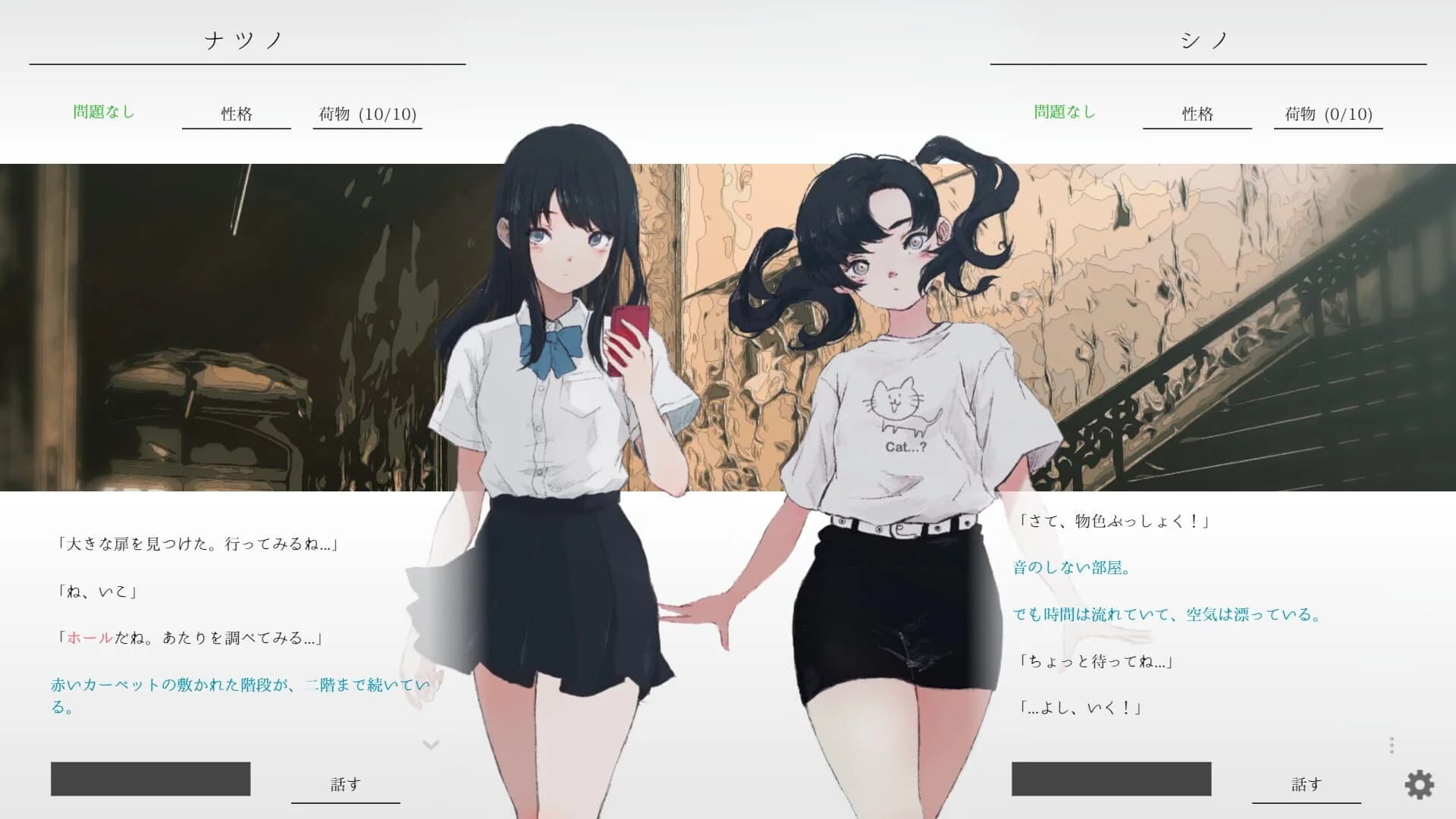Click Shino's green 問題なし status
Image resolution: width=1456 pixels, height=819 pixels.
[x=1065, y=112]
